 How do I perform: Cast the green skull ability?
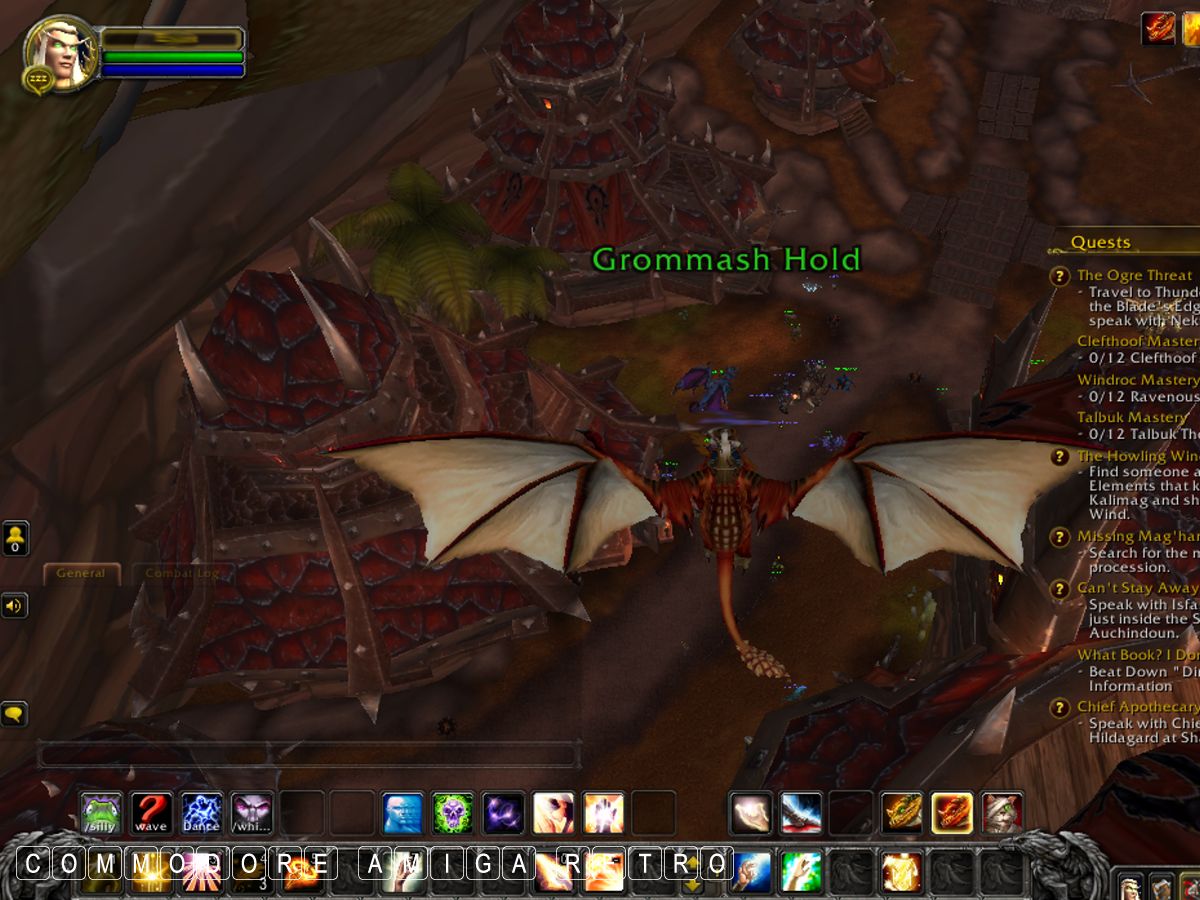453,812
